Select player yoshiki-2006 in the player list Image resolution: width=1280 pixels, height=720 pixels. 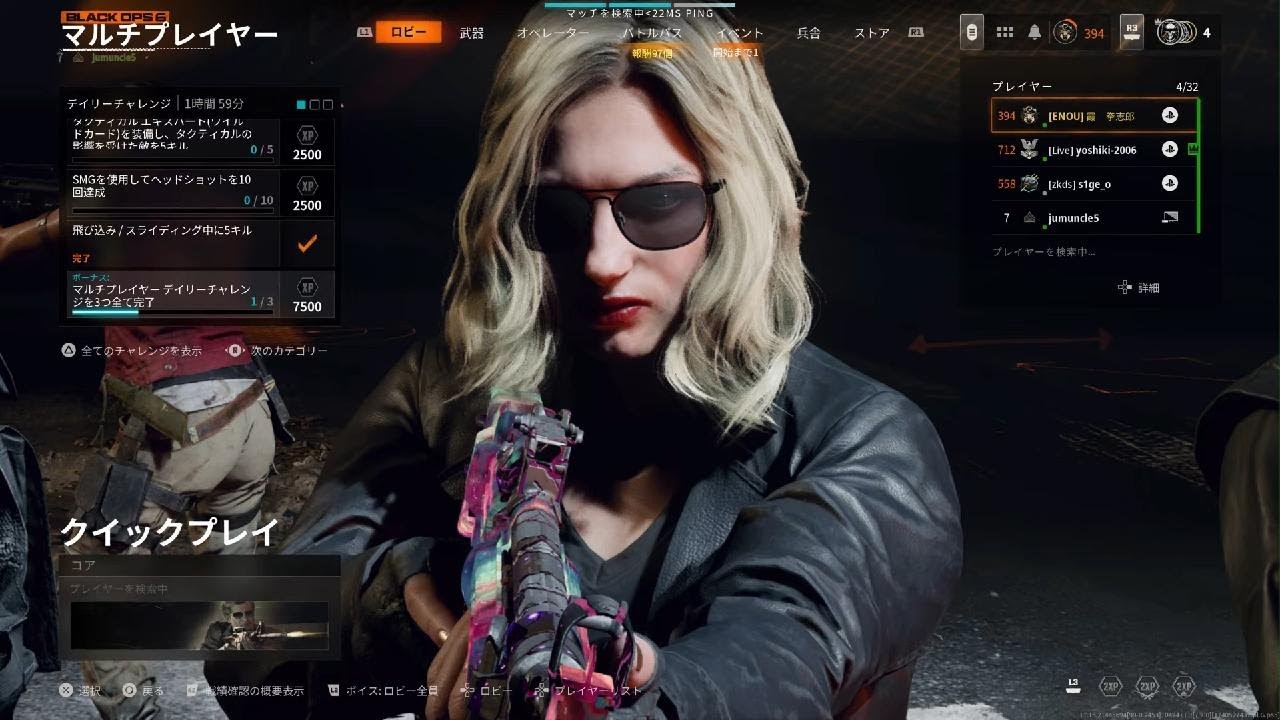[x=1094, y=150]
